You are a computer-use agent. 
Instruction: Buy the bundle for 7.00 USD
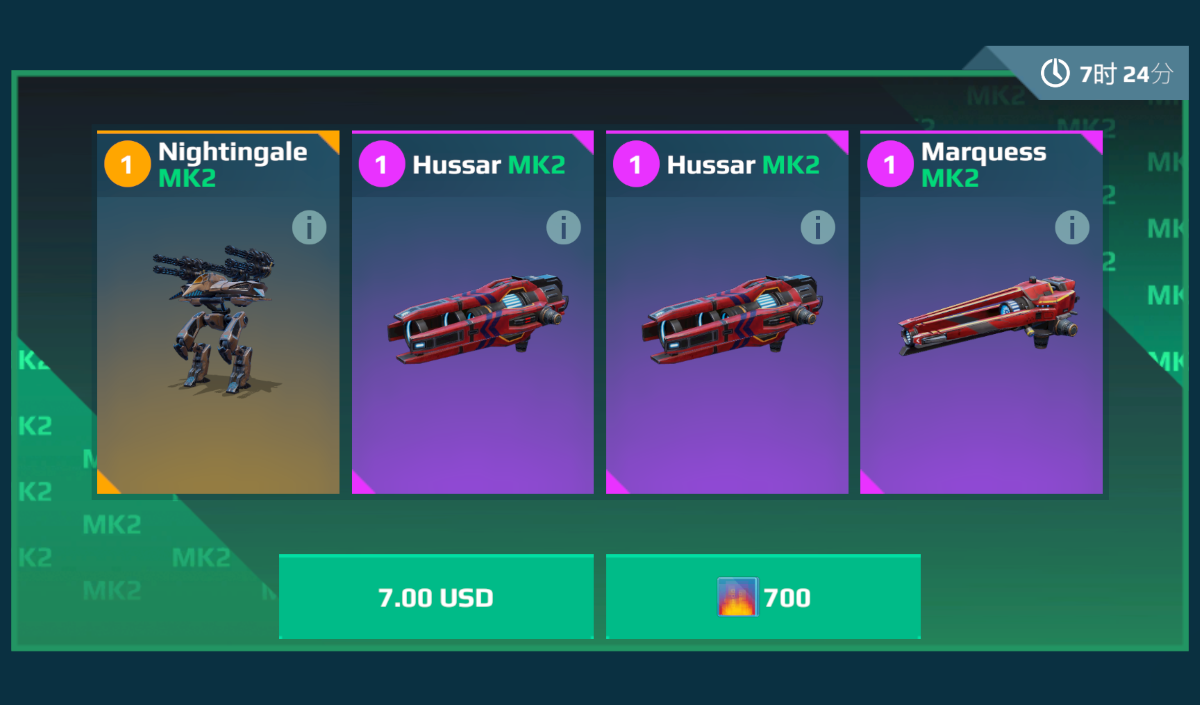436,597
